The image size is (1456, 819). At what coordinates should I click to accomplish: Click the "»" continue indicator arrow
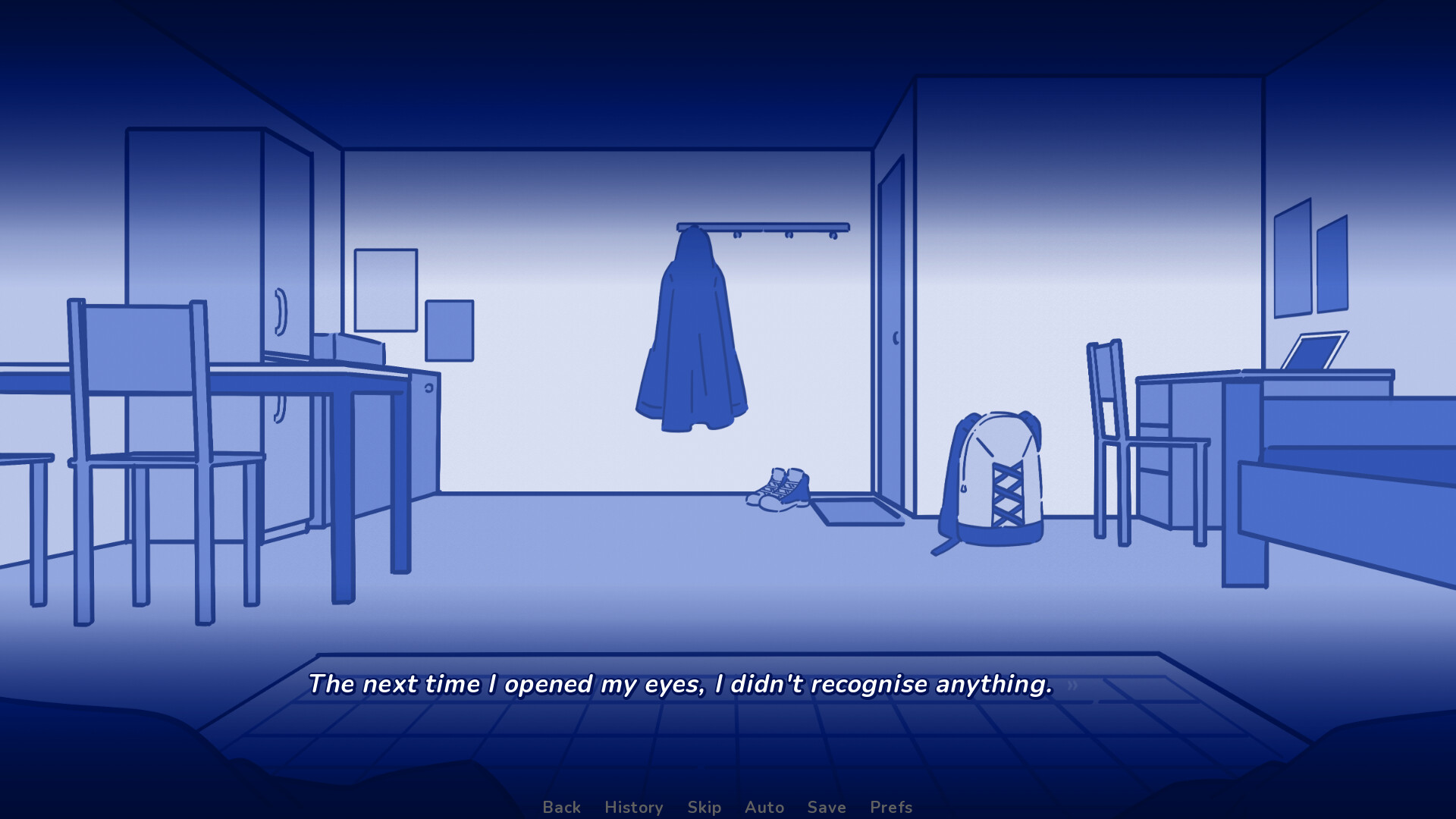click(x=1072, y=685)
